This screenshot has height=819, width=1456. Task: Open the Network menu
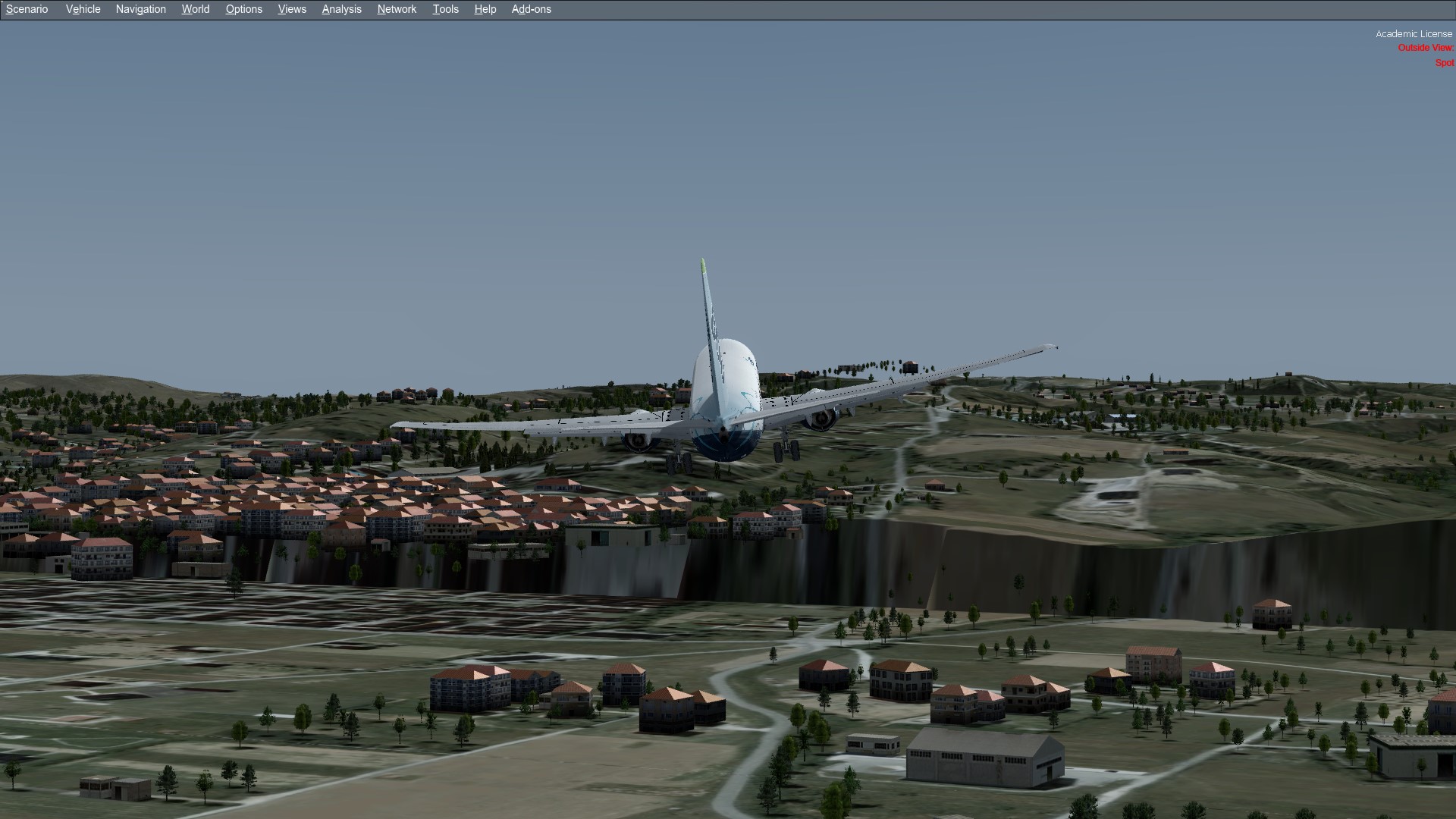tap(397, 9)
